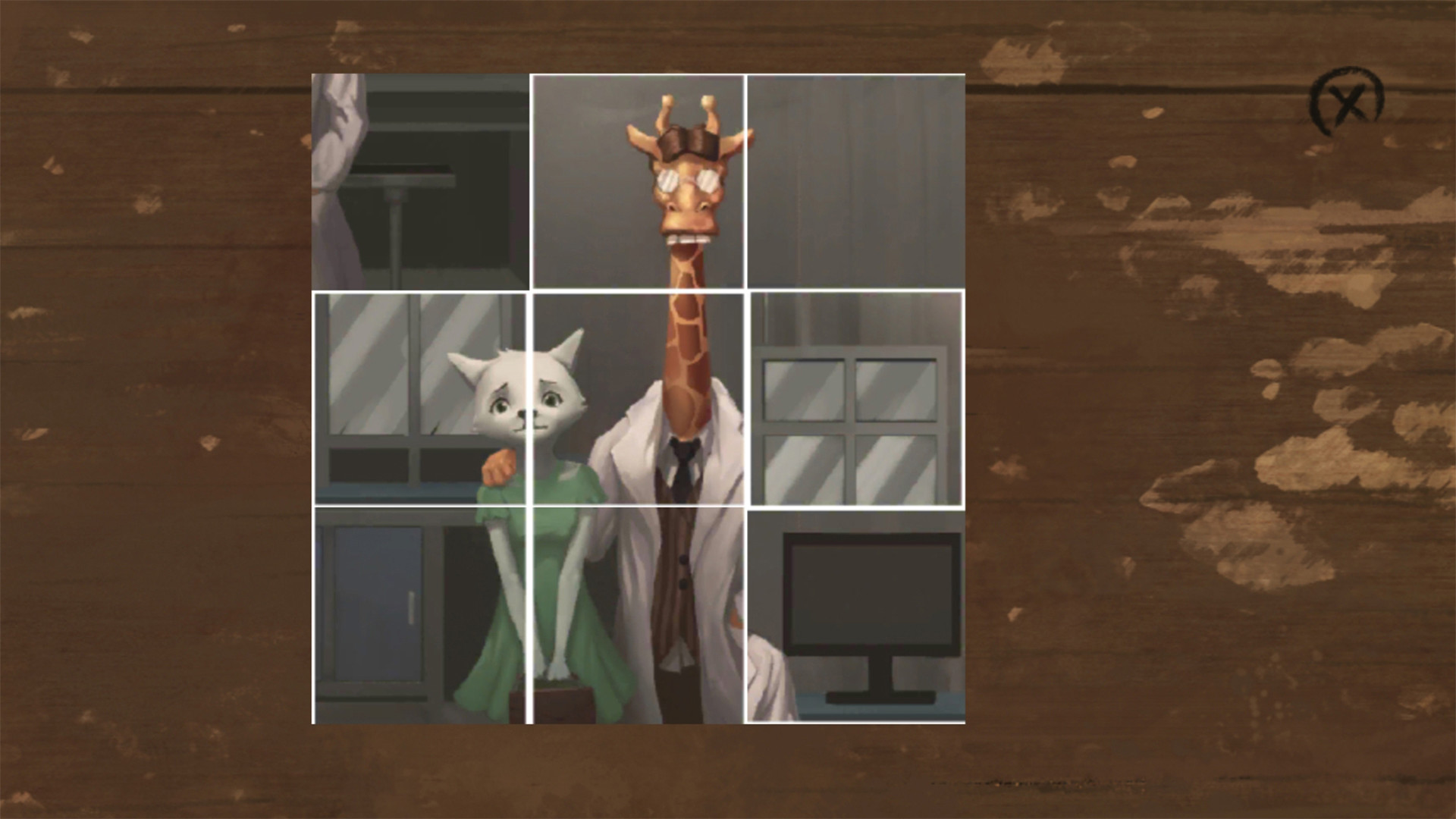Select the giraffe neck and tie tile

(638, 398)
